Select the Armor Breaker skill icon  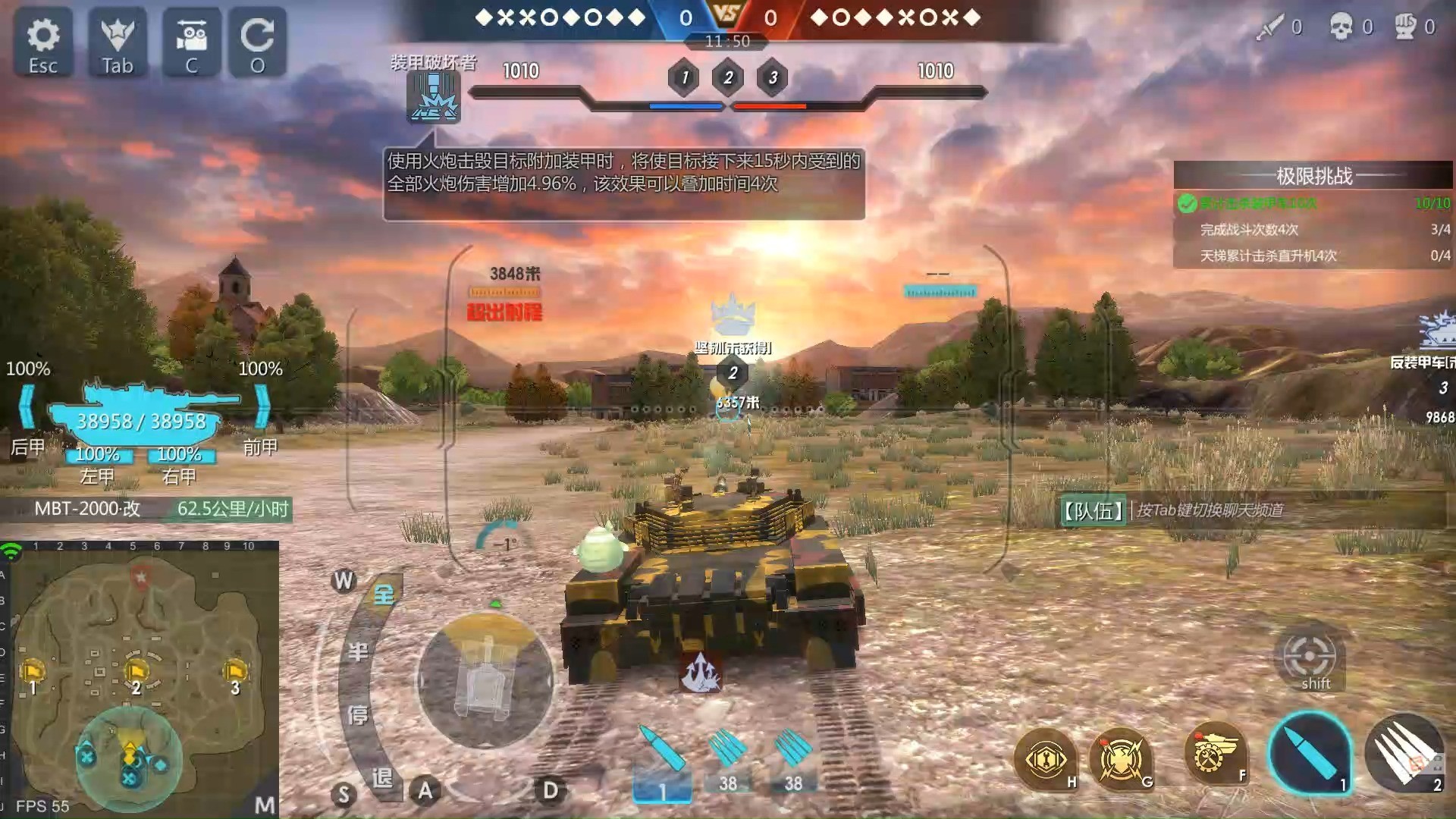[x=433, y=98]
